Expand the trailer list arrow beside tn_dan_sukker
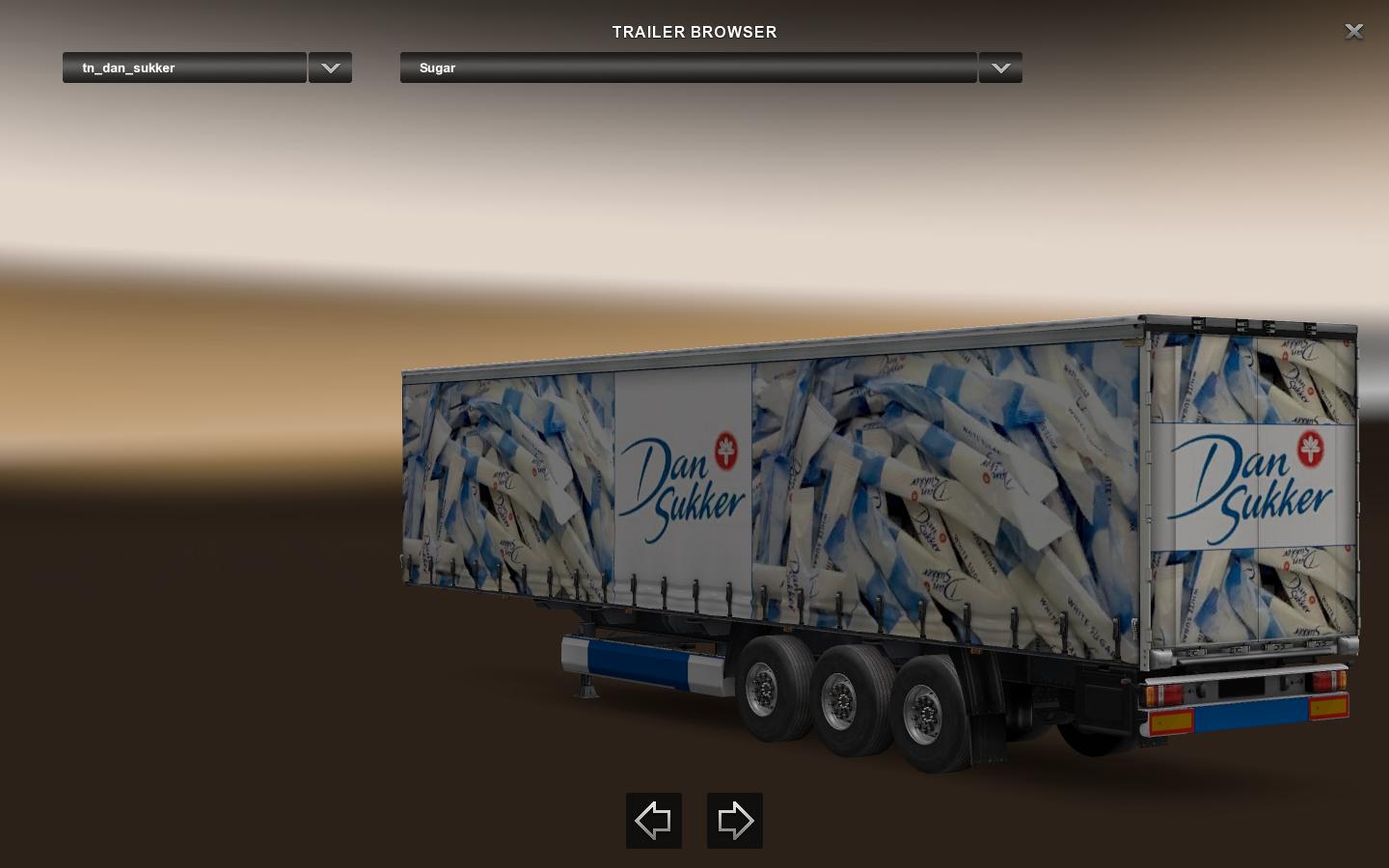This screenshot has width=1389, height=868. [x=330, y=68]
